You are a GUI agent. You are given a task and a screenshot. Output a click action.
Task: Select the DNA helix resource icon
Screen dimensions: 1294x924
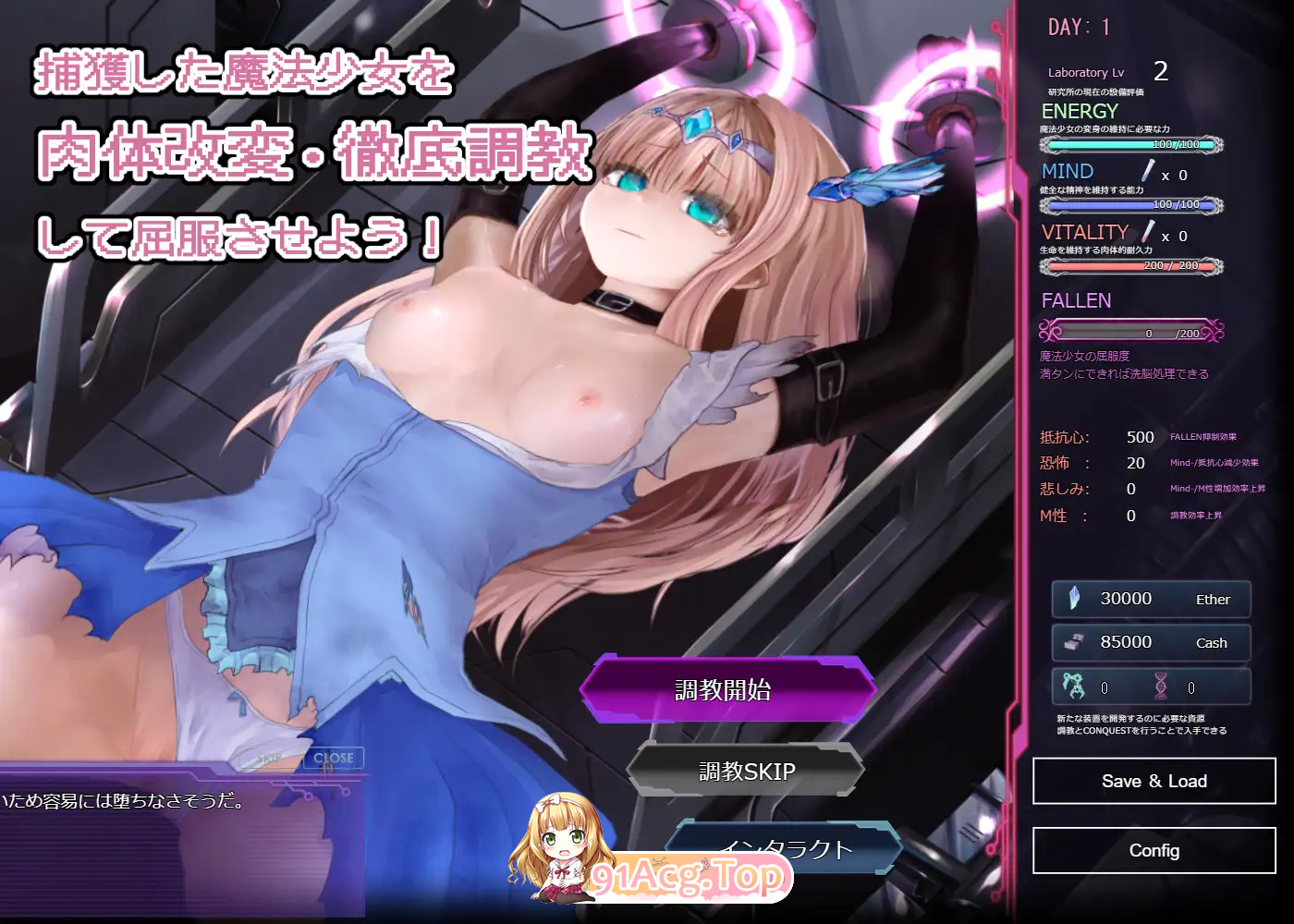[x=1163, y=686]
